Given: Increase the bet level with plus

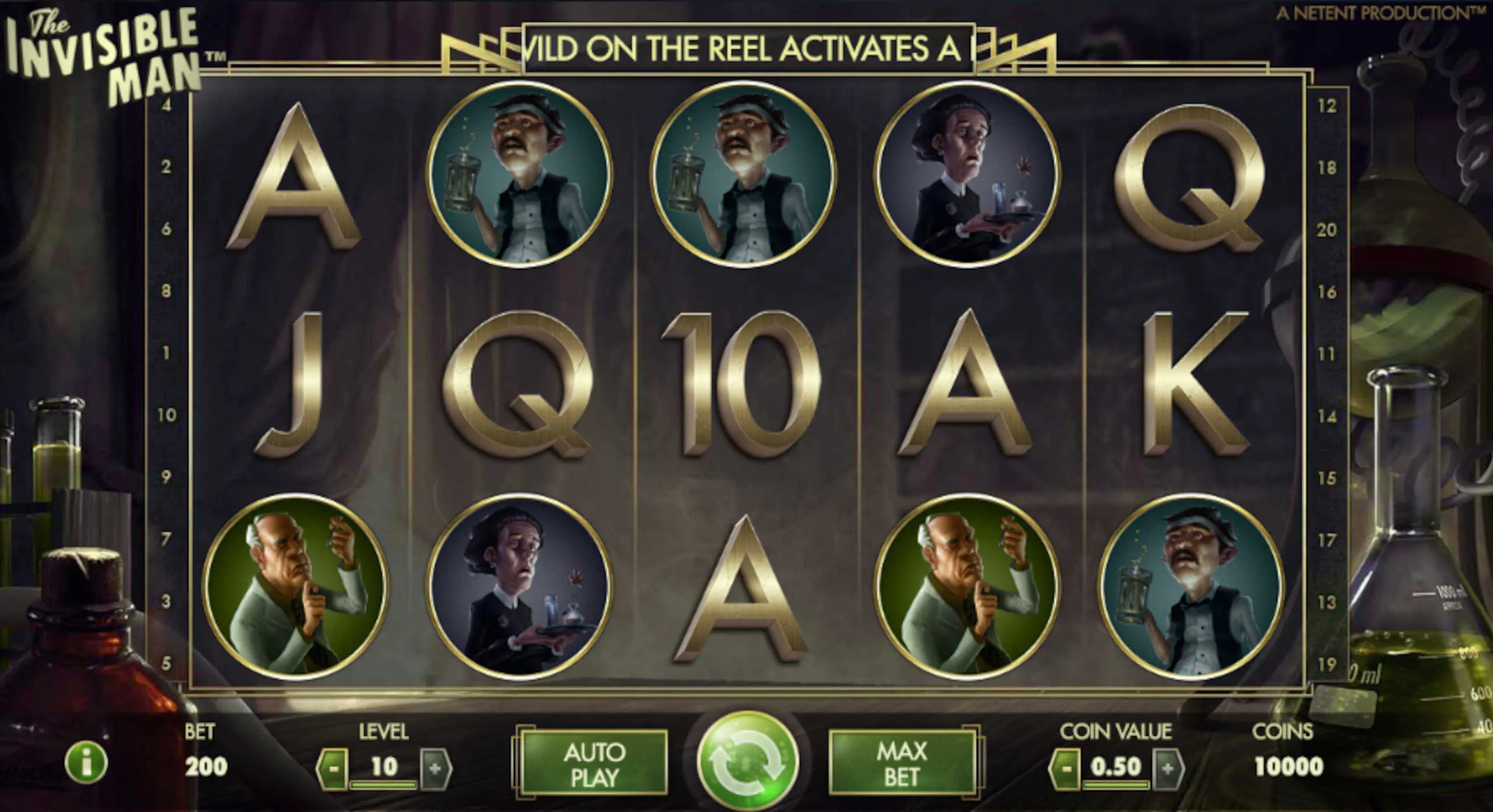Looking at the screenshot, I should point(435,768).
